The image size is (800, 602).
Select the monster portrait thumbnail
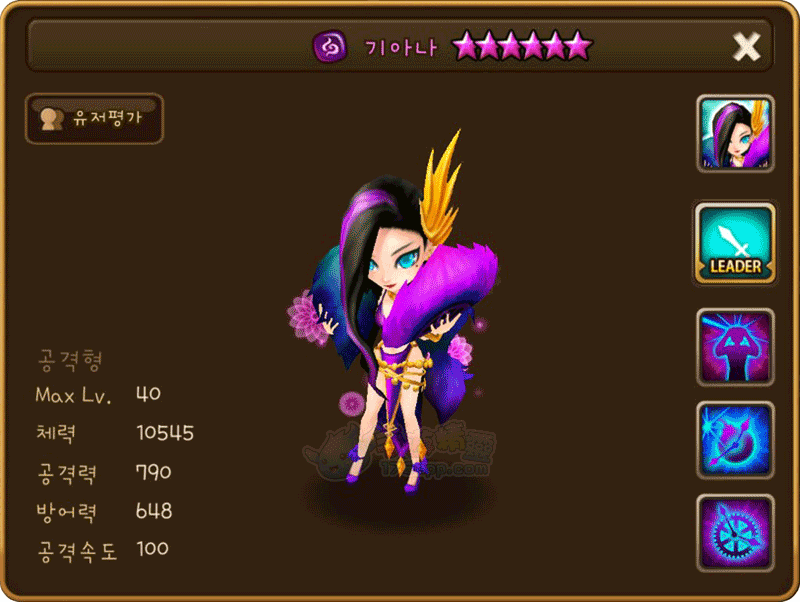coord(735,134)
